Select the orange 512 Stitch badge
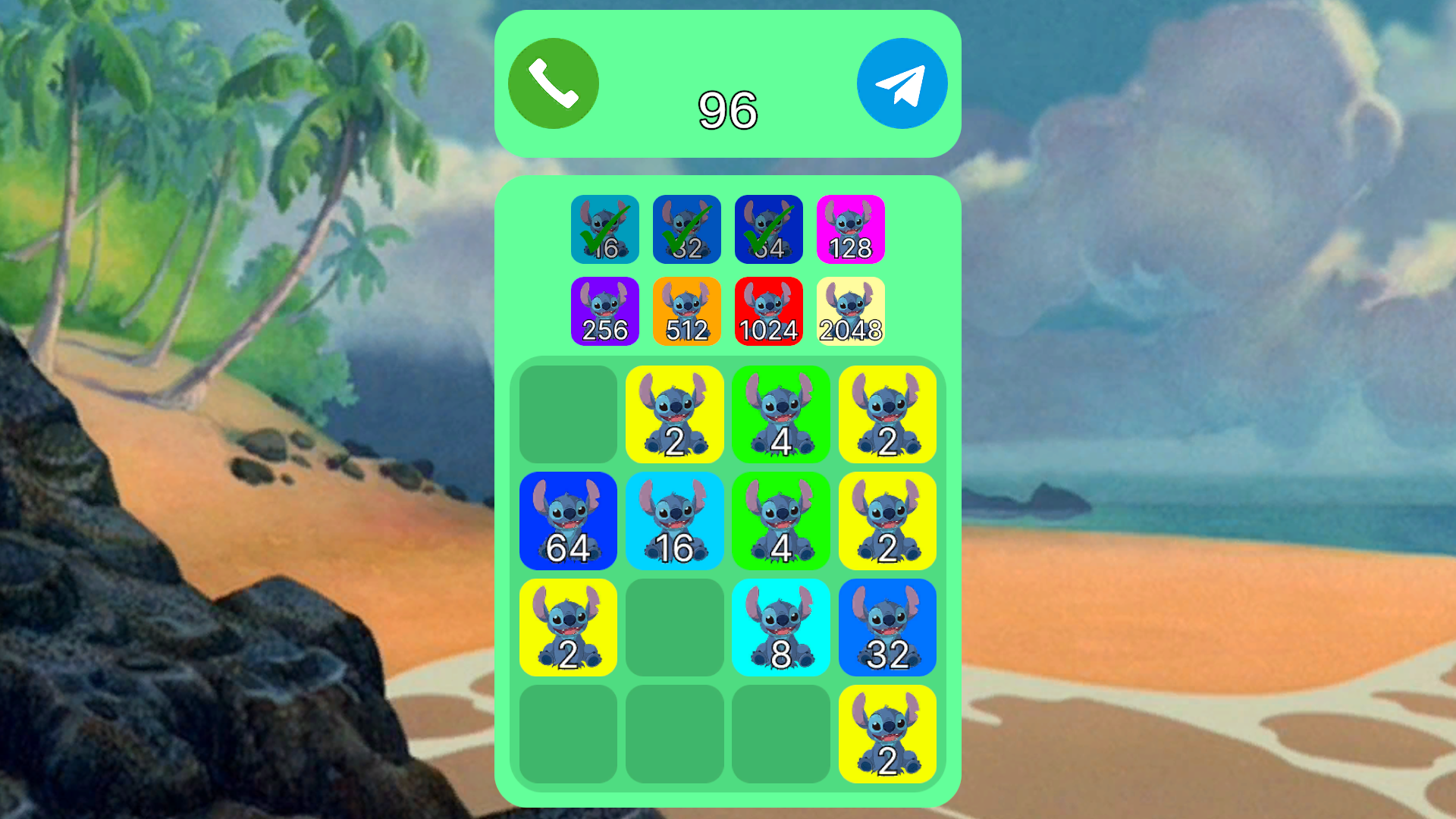The width and height of the screenshot is (1456, 819). (686, 311)
